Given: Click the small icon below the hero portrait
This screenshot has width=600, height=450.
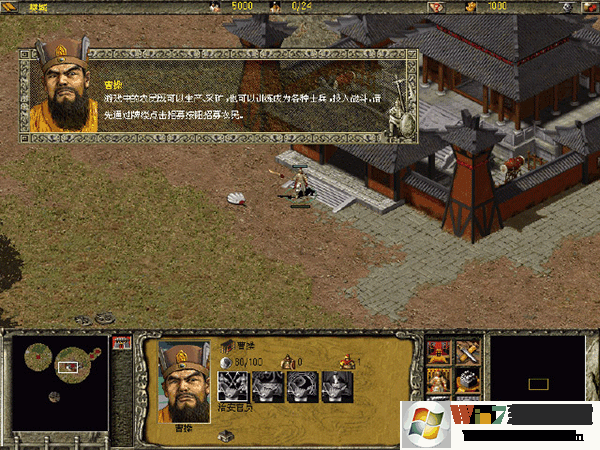Looking at the screenshot, I should [x=227, y=435].
